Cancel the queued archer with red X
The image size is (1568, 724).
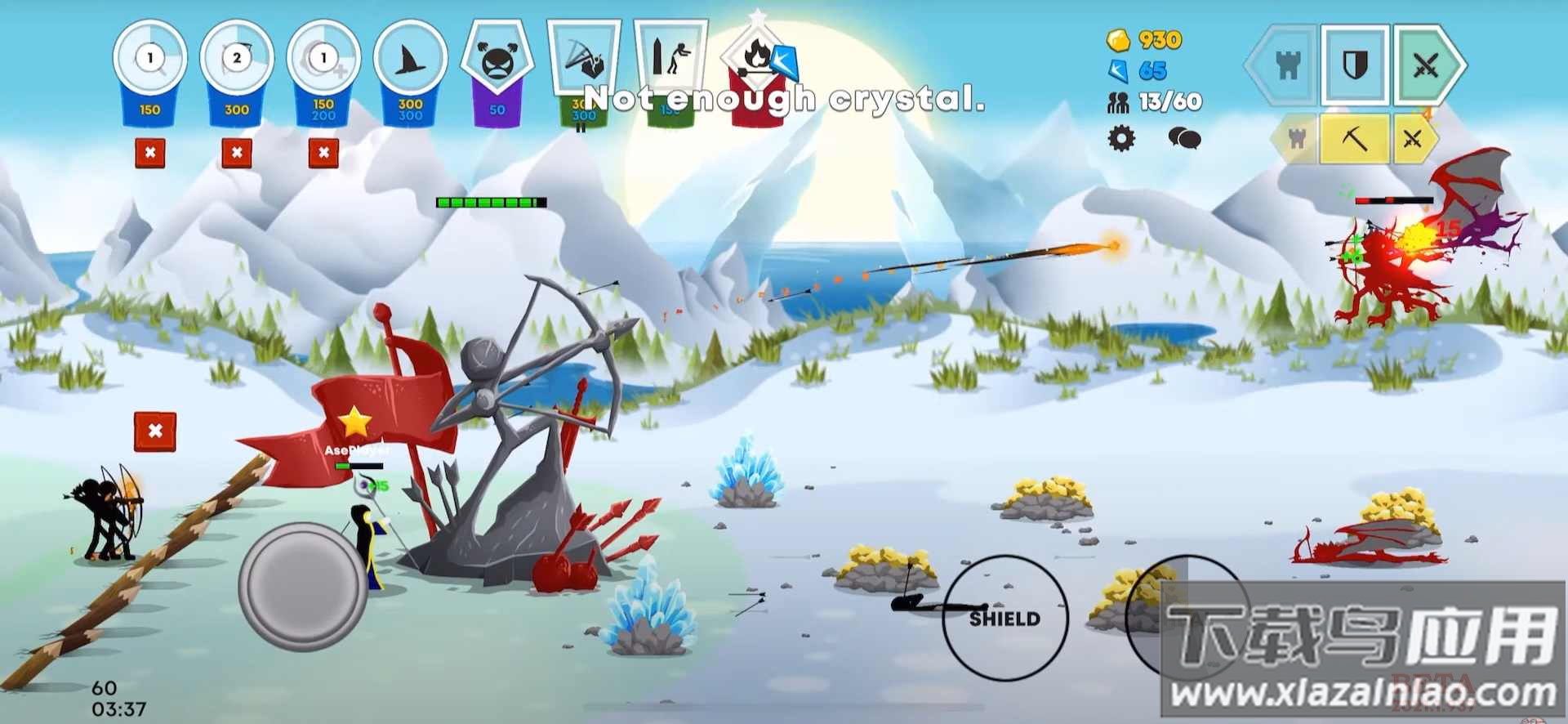[237, 153]
